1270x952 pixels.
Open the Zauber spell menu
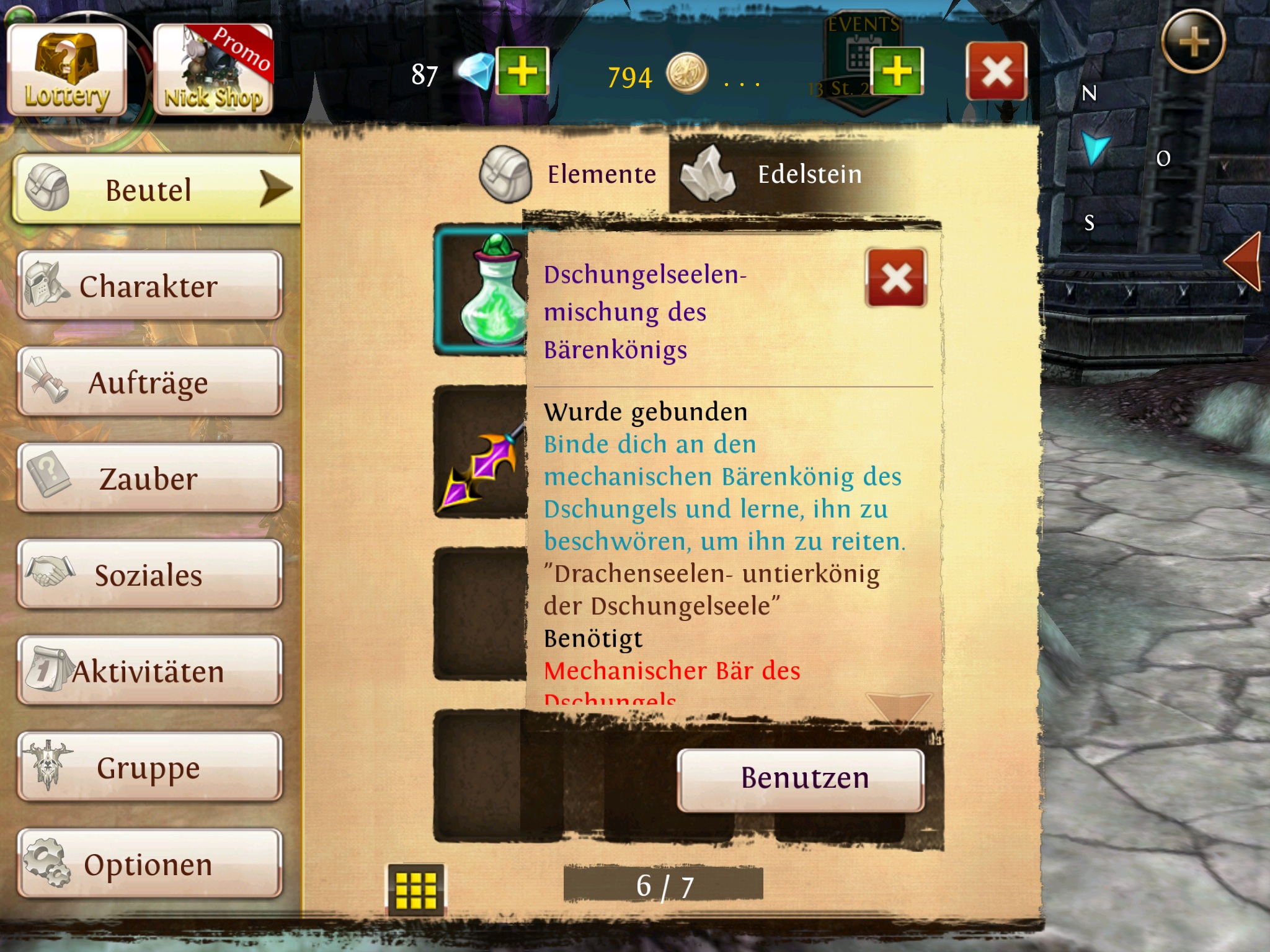149,478
